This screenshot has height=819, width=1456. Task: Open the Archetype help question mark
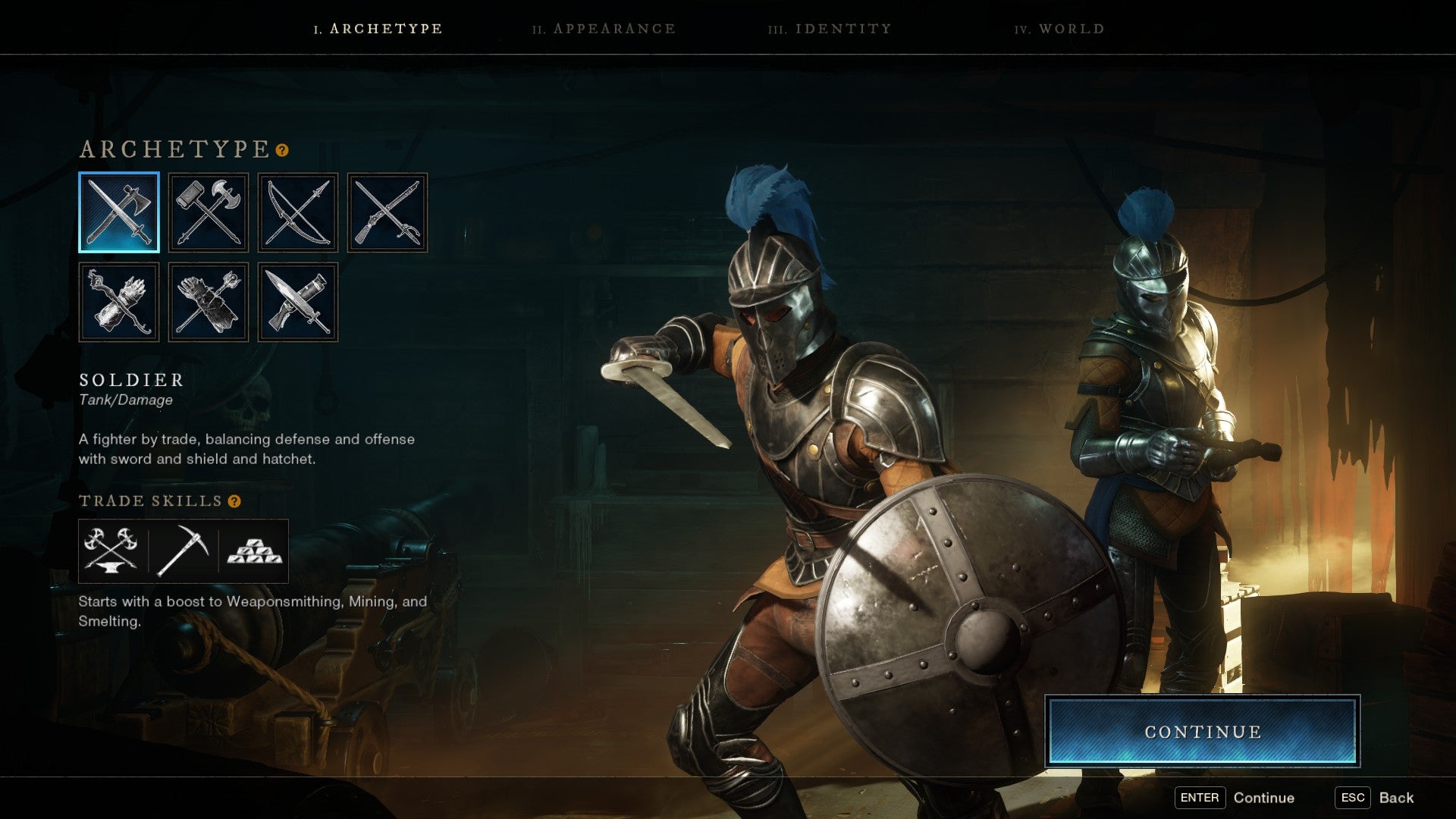coord(281,152)
